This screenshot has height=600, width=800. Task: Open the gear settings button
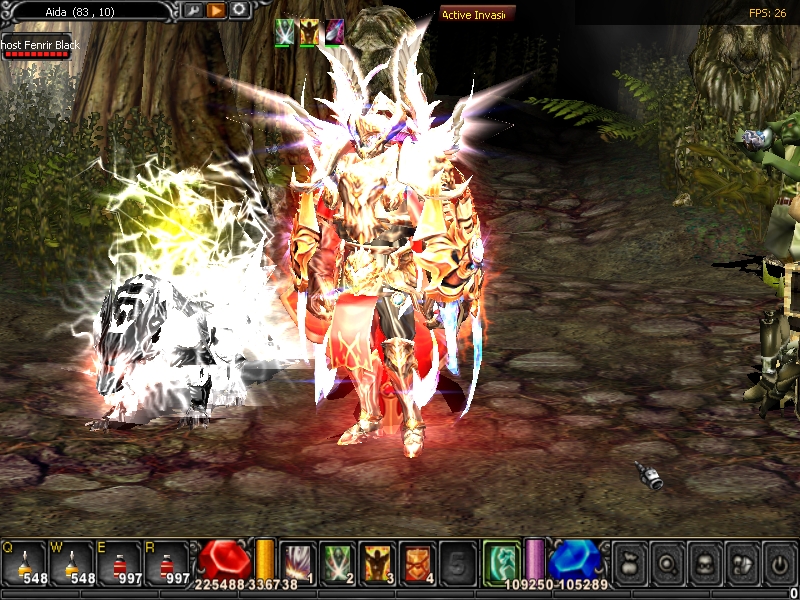[x=240, y=10]
